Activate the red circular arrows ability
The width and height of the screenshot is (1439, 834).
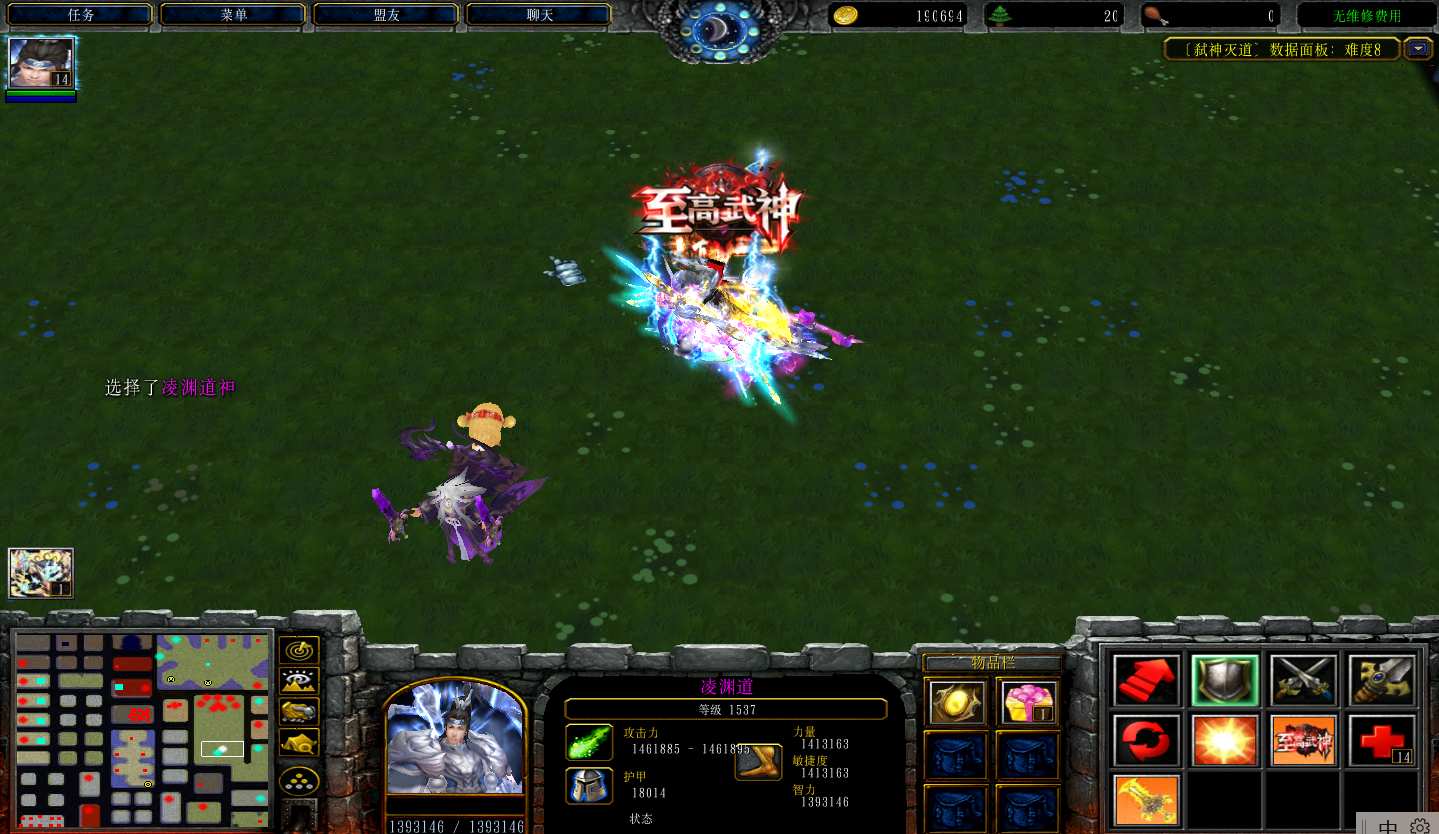(1146, 741)
